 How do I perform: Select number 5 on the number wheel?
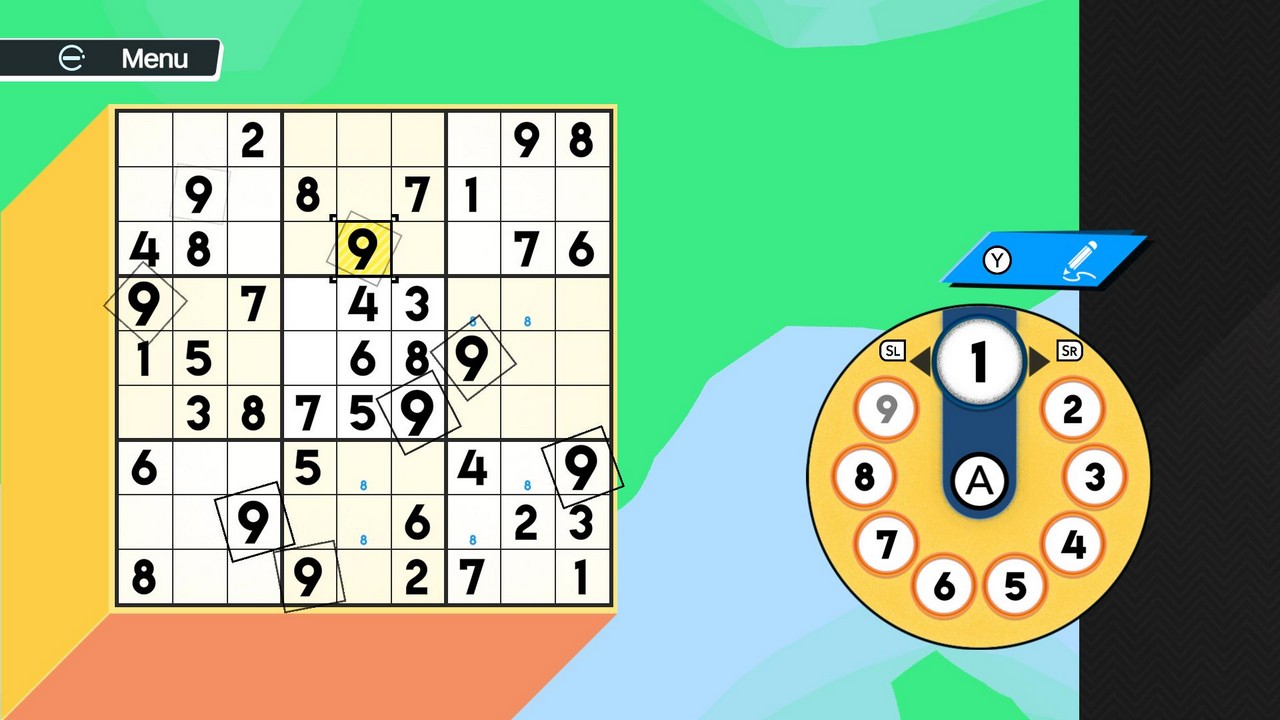tap(1014, 588)
